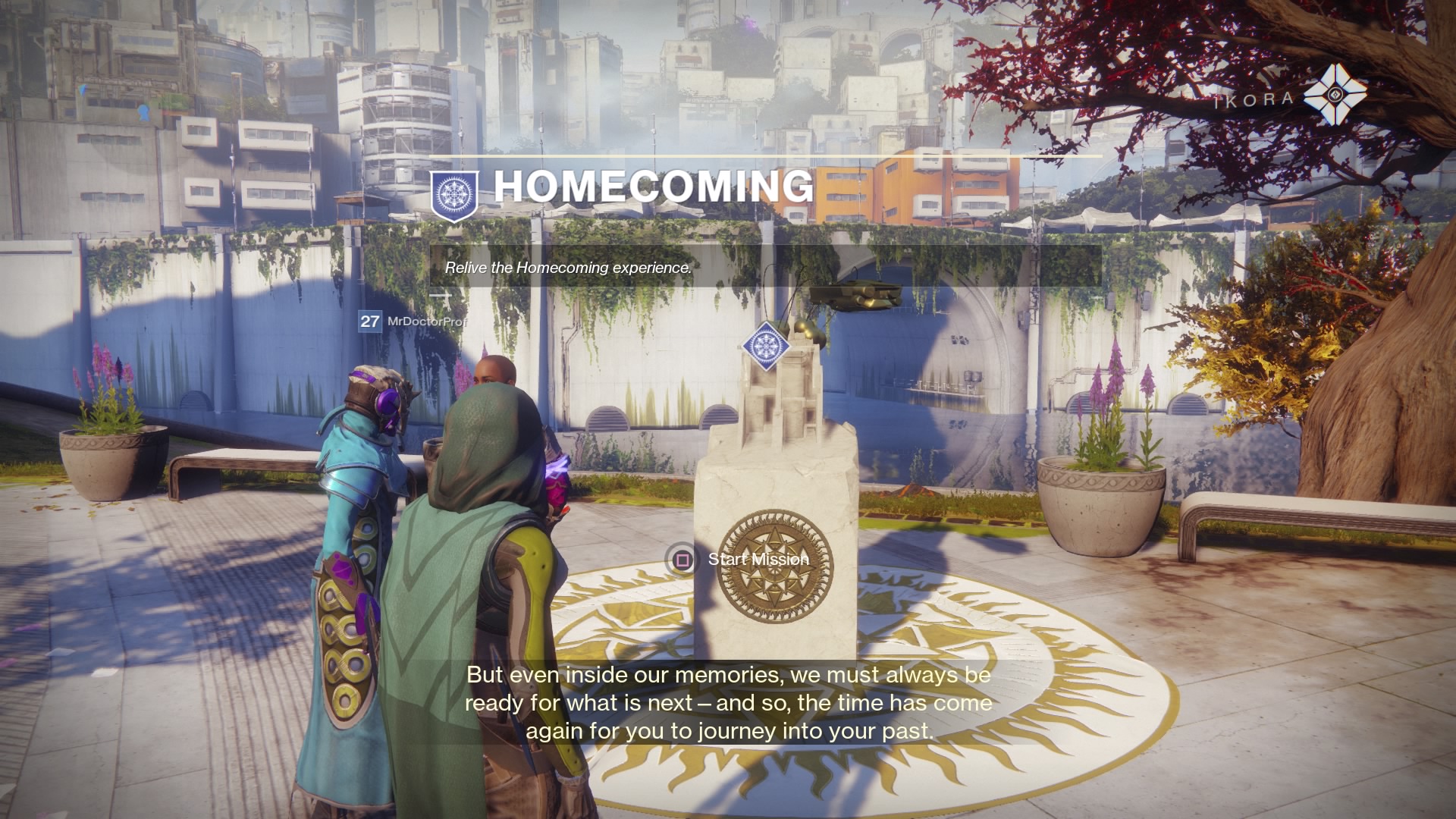Click the HOMECOMING mission title text
Screen dimensions: 1456x819
[x=654, y=186]
